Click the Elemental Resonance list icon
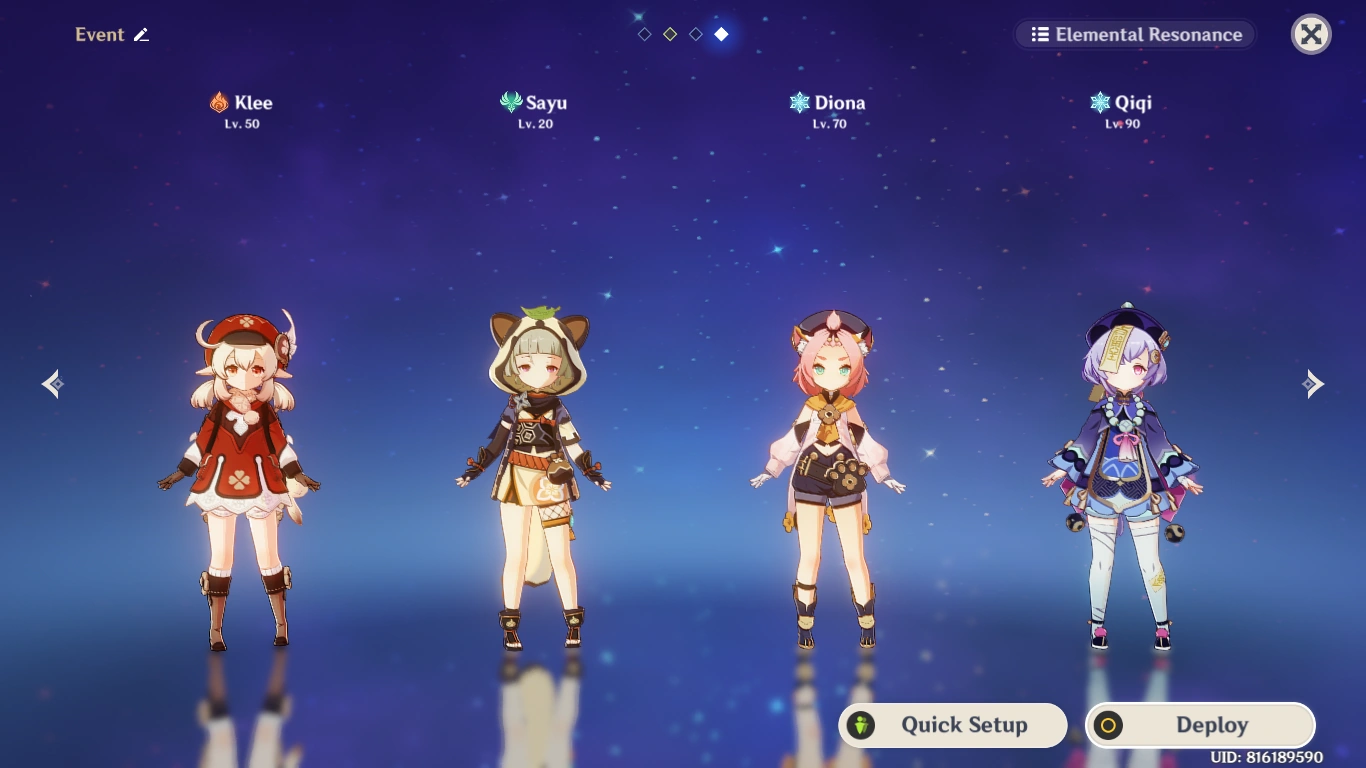Viewport: 1366px width, 768px height. coord(1040,34)
